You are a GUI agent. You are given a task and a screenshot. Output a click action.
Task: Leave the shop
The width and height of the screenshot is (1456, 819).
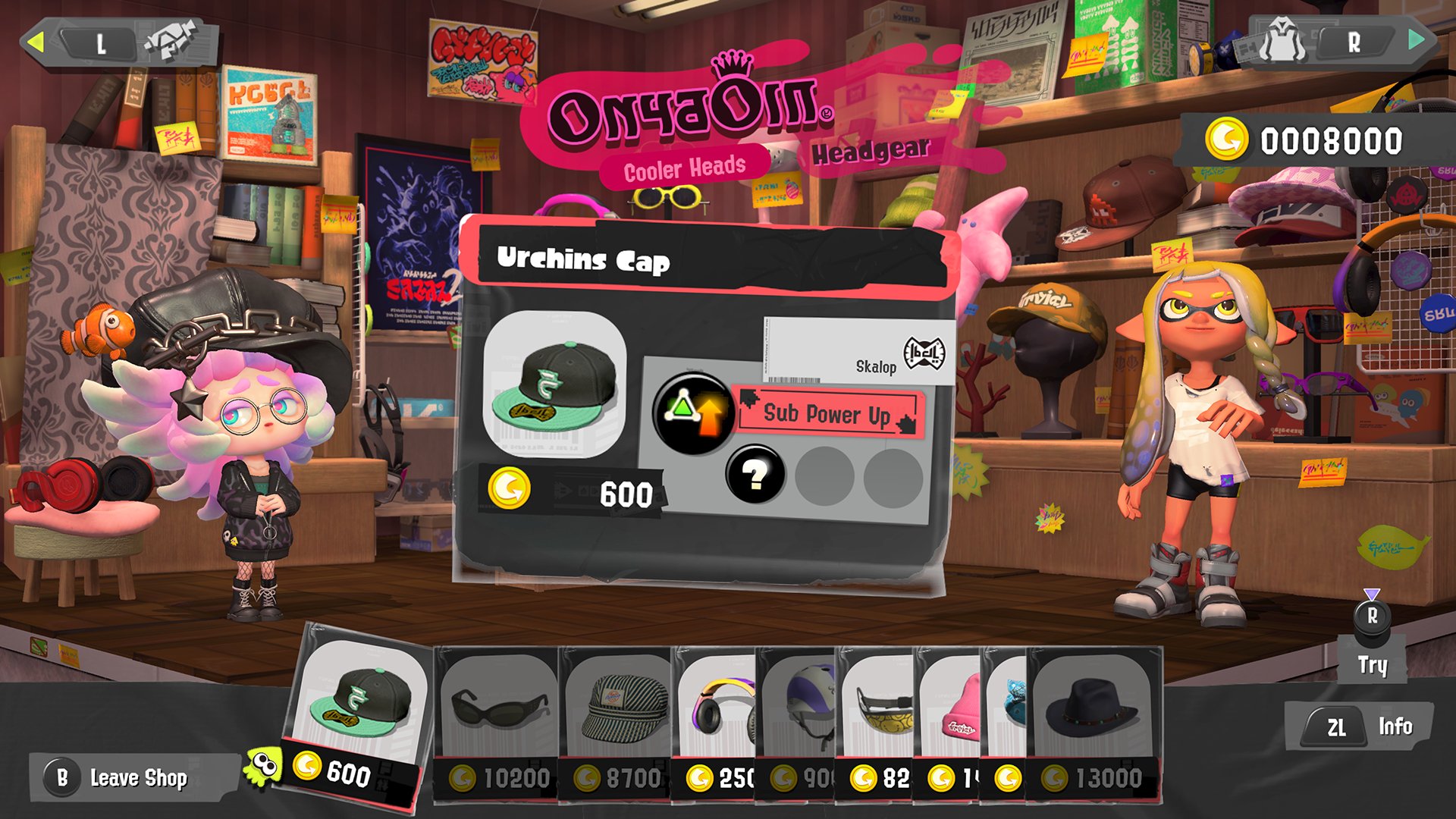pyautogui.click(x=121, y=777)
